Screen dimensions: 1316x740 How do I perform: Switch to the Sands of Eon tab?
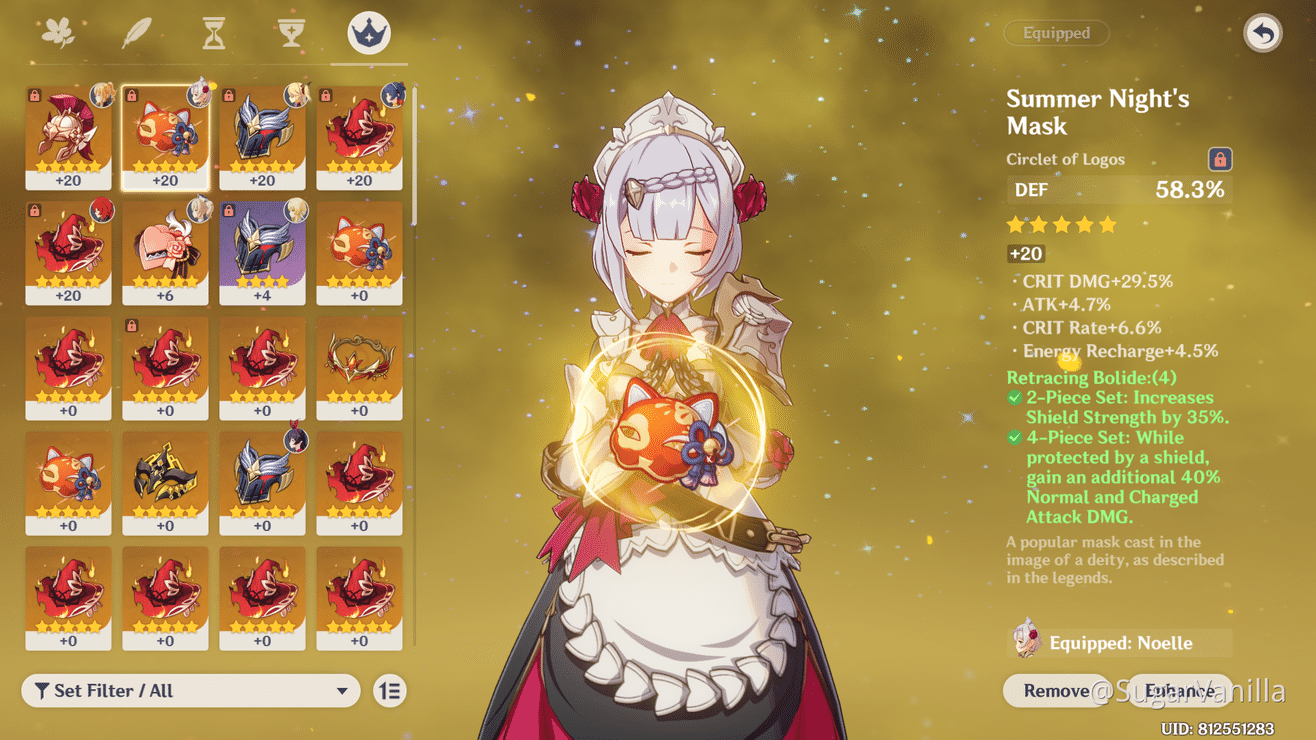[213, 31]
